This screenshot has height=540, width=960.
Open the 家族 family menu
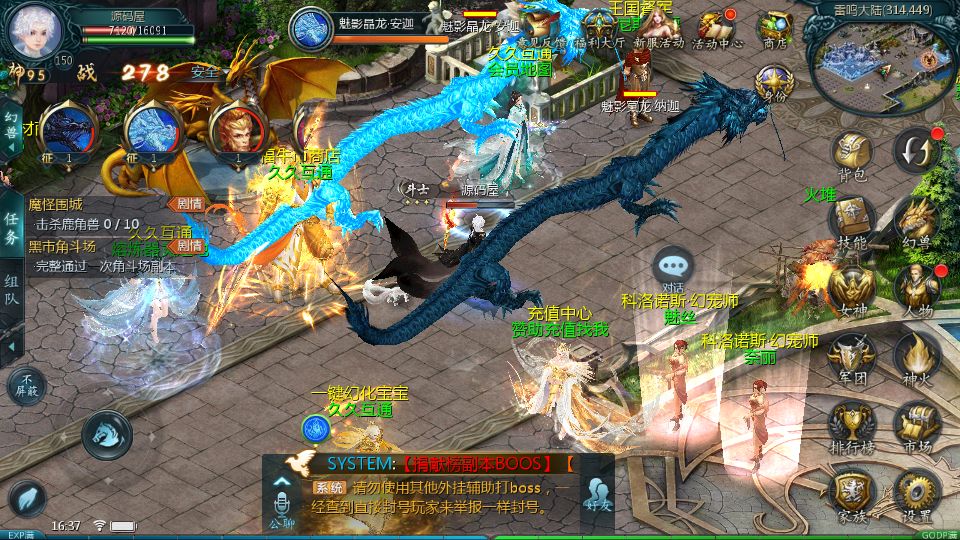tap(852, 493)
